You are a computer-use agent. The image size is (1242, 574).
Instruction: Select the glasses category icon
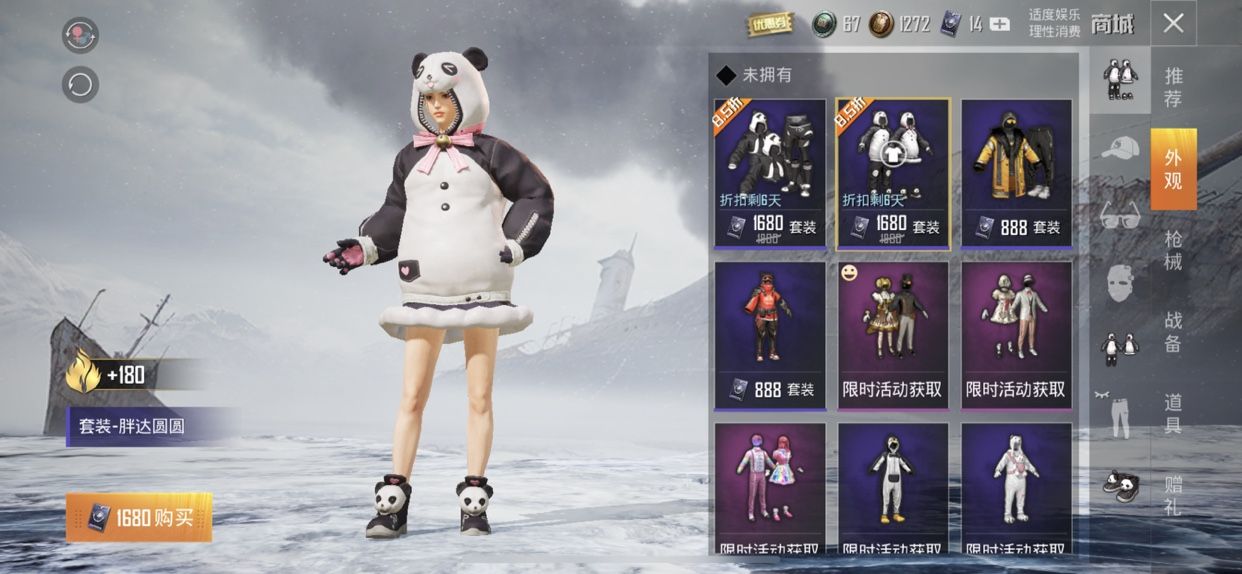(x=1119, y=215)
